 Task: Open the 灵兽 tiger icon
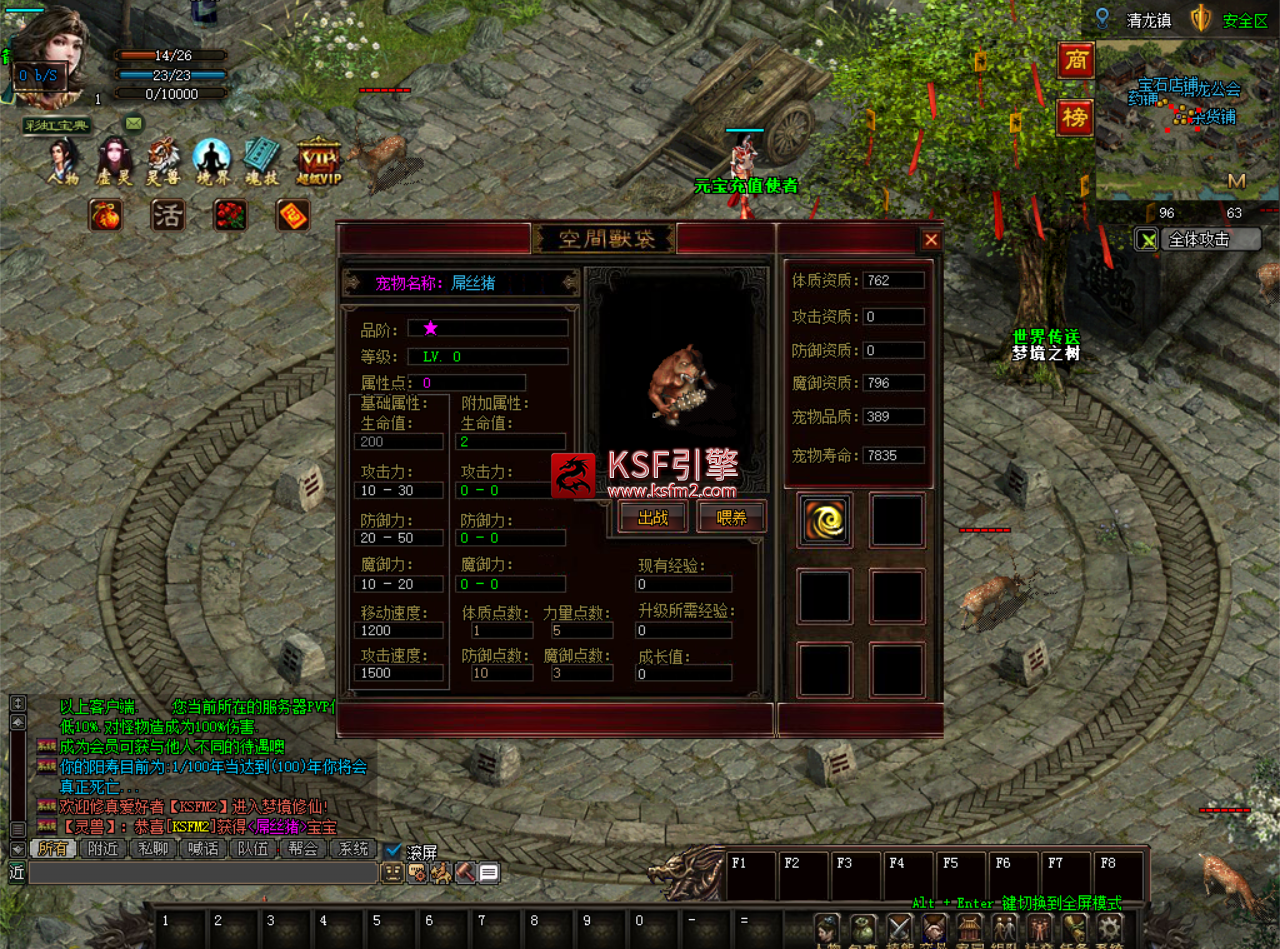164,160
